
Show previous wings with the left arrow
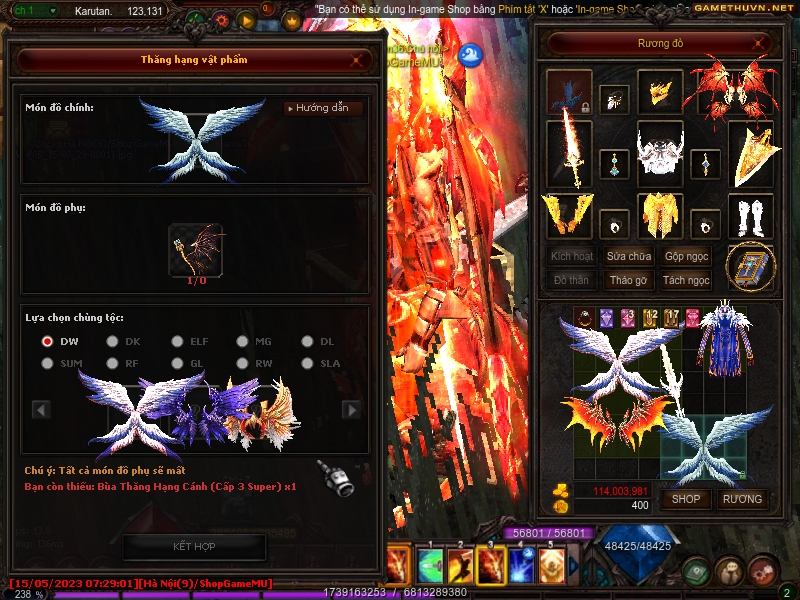point(41,409)
